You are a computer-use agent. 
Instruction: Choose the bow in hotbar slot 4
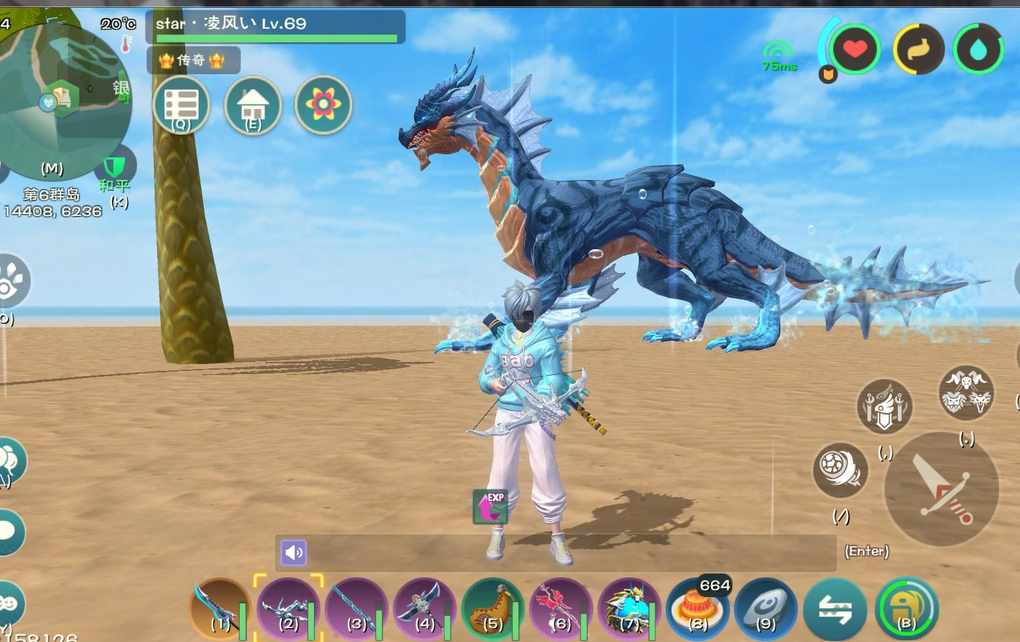pos(425,608)
